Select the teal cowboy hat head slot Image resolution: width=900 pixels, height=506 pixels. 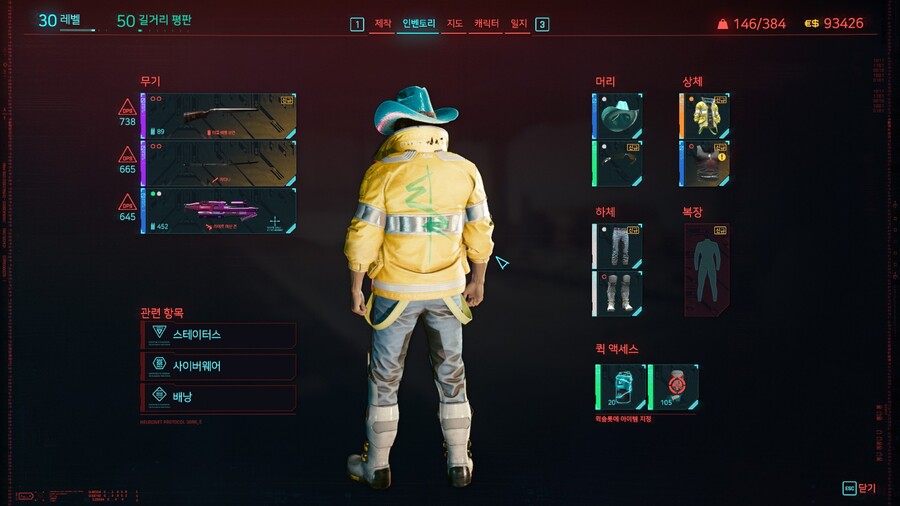618,116
